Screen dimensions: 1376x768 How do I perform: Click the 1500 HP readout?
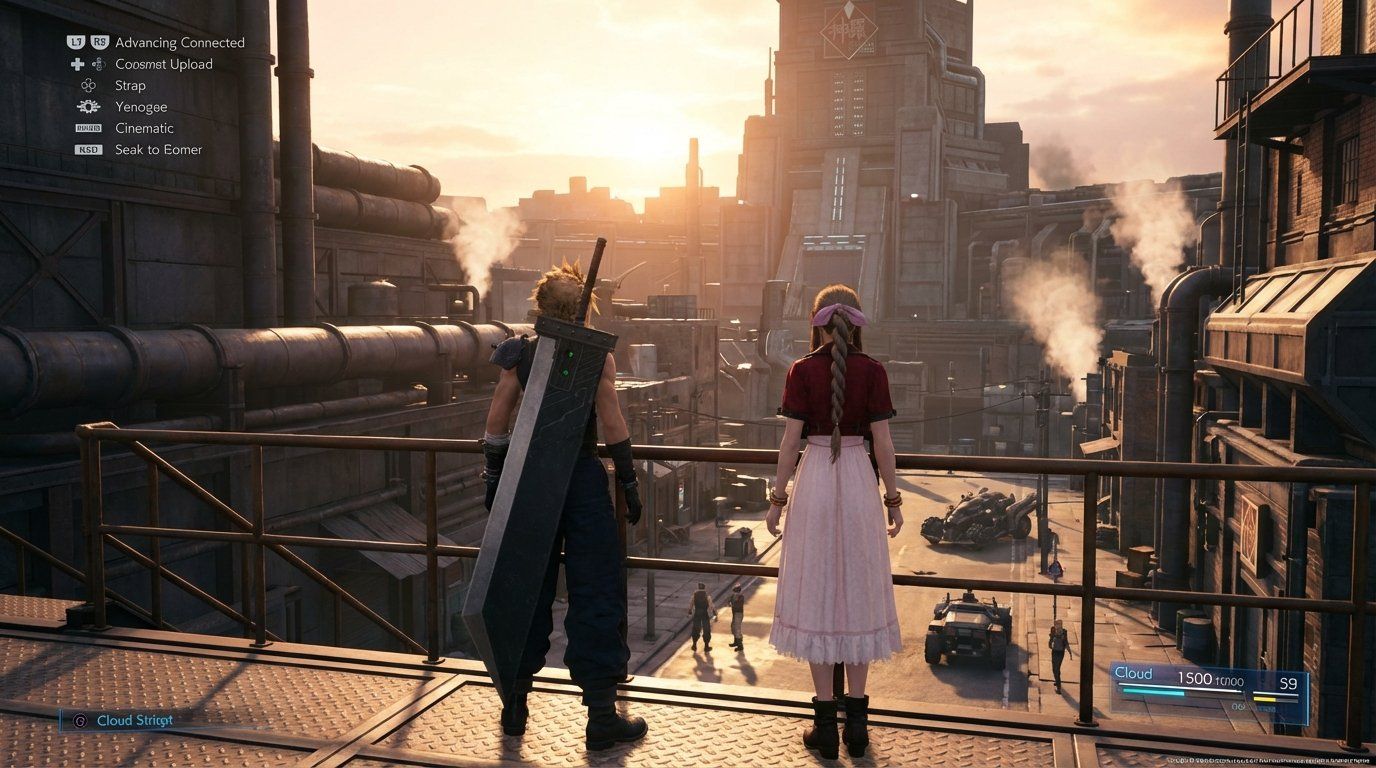(1196, 678)
